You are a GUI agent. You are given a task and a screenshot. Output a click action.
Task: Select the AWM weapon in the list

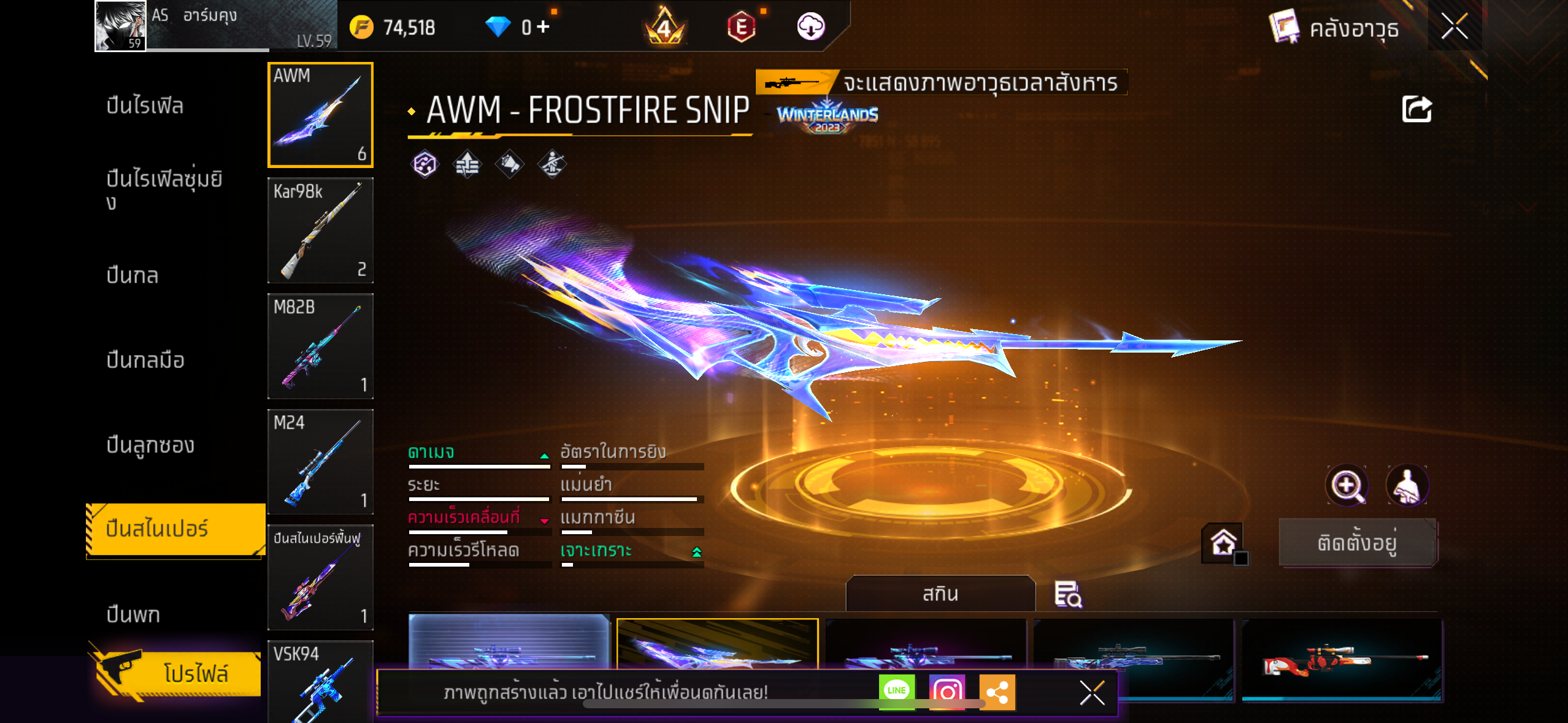(x=320, y=115)
